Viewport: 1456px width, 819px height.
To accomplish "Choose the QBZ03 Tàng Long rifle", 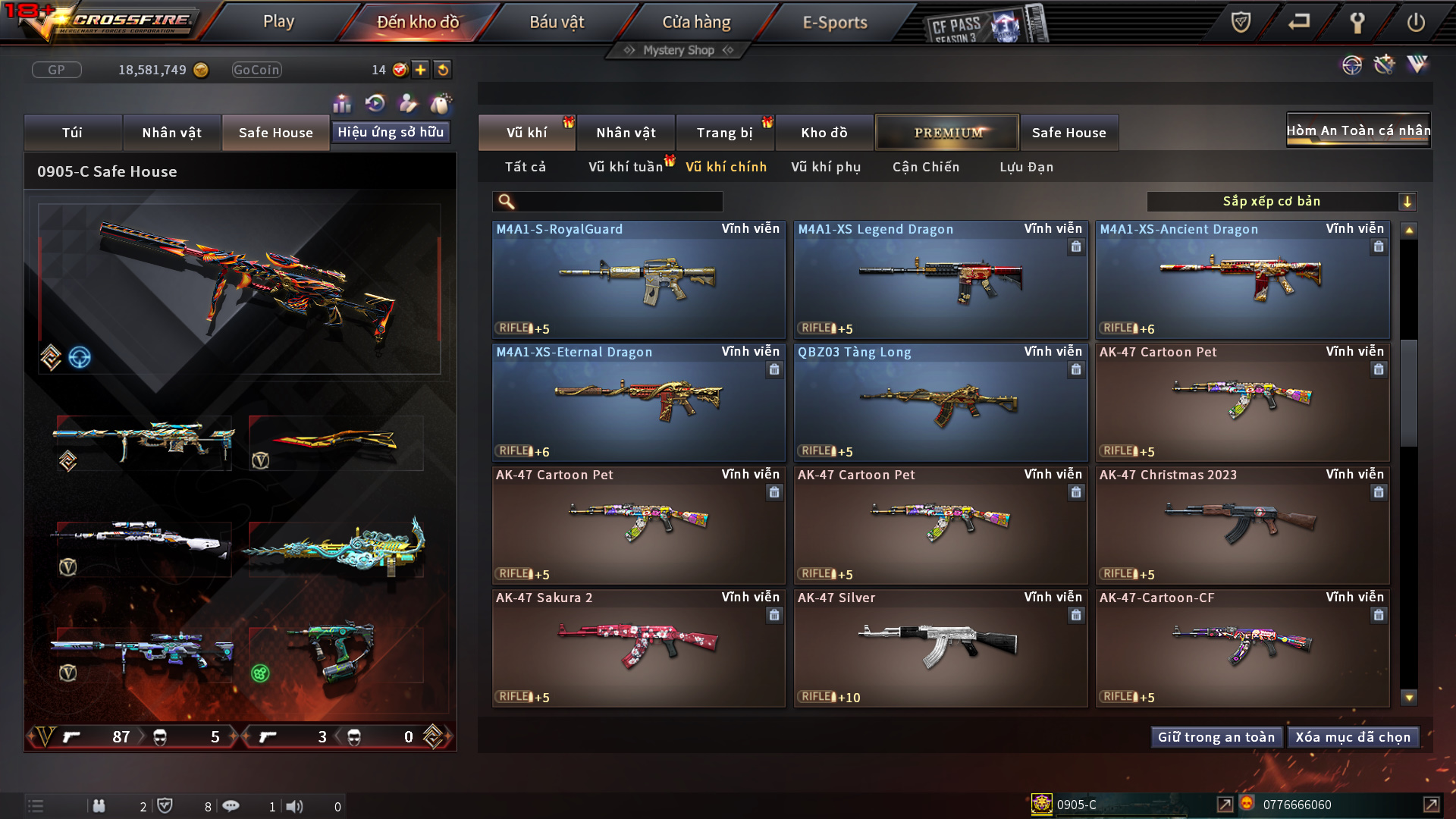I will [x=940, y=403].
